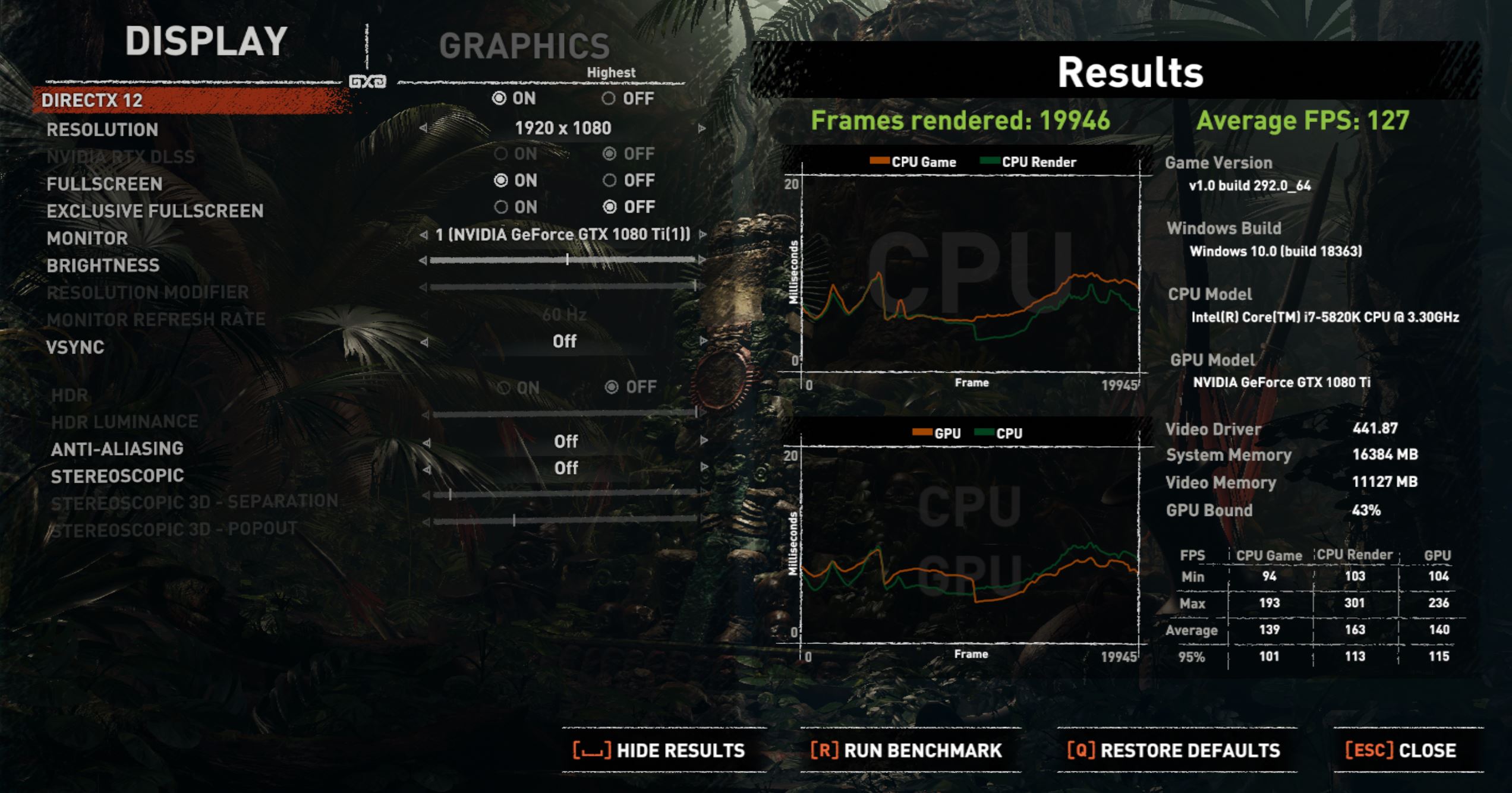
Task: Close the options menu
Action: 1400,750
